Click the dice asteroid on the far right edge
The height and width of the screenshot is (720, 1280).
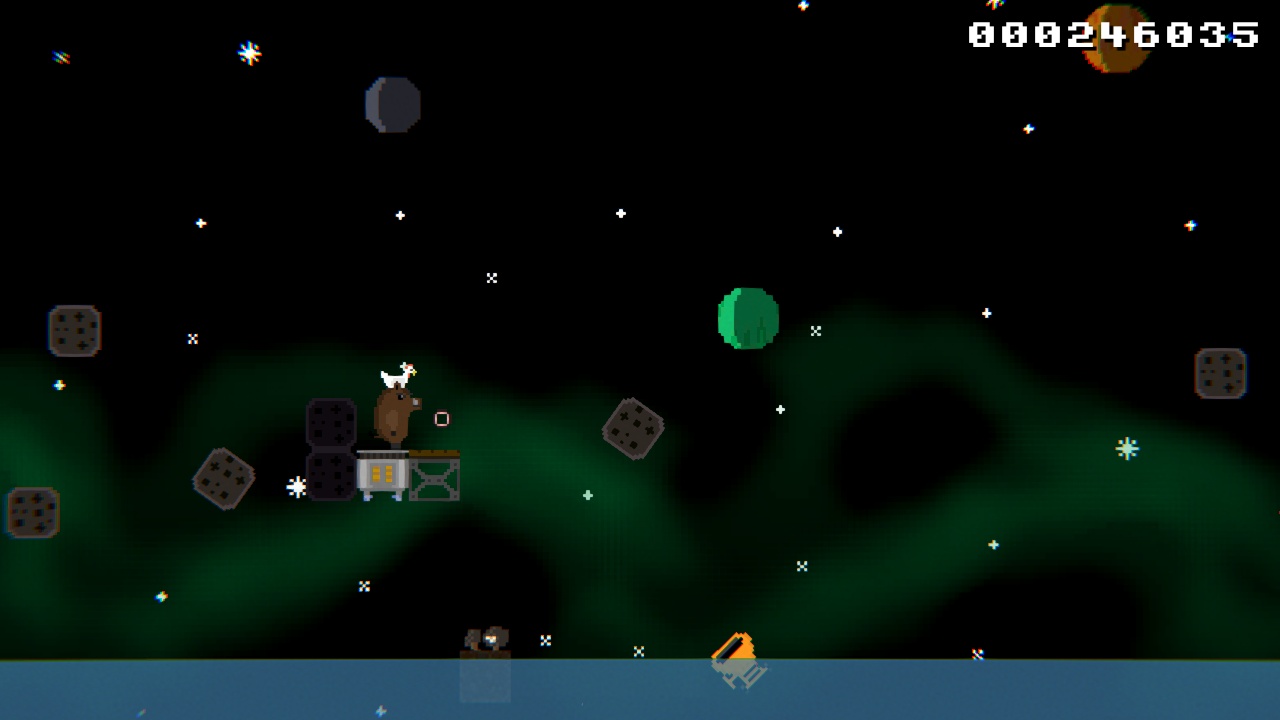coord(1221,372)
